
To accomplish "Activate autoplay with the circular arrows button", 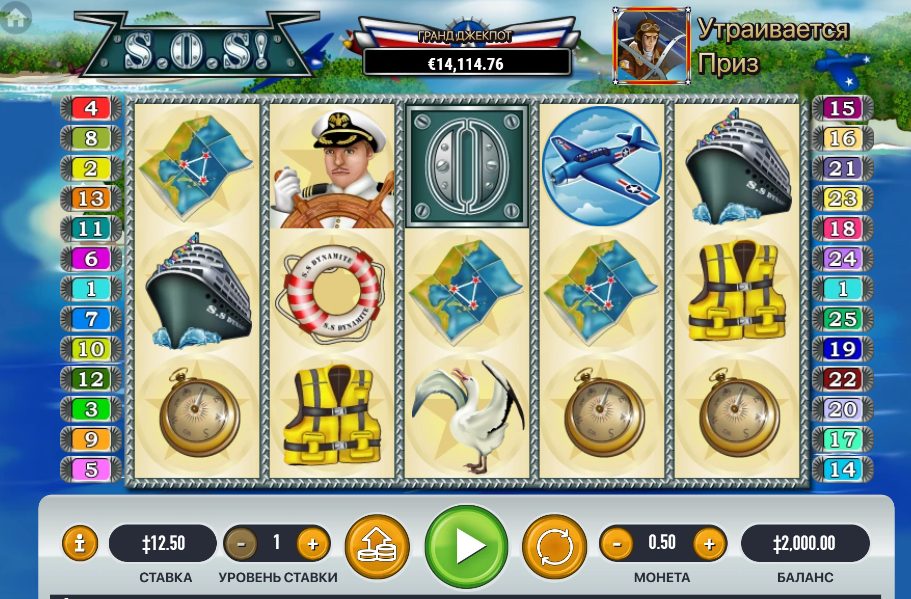I will pos(554,546).
